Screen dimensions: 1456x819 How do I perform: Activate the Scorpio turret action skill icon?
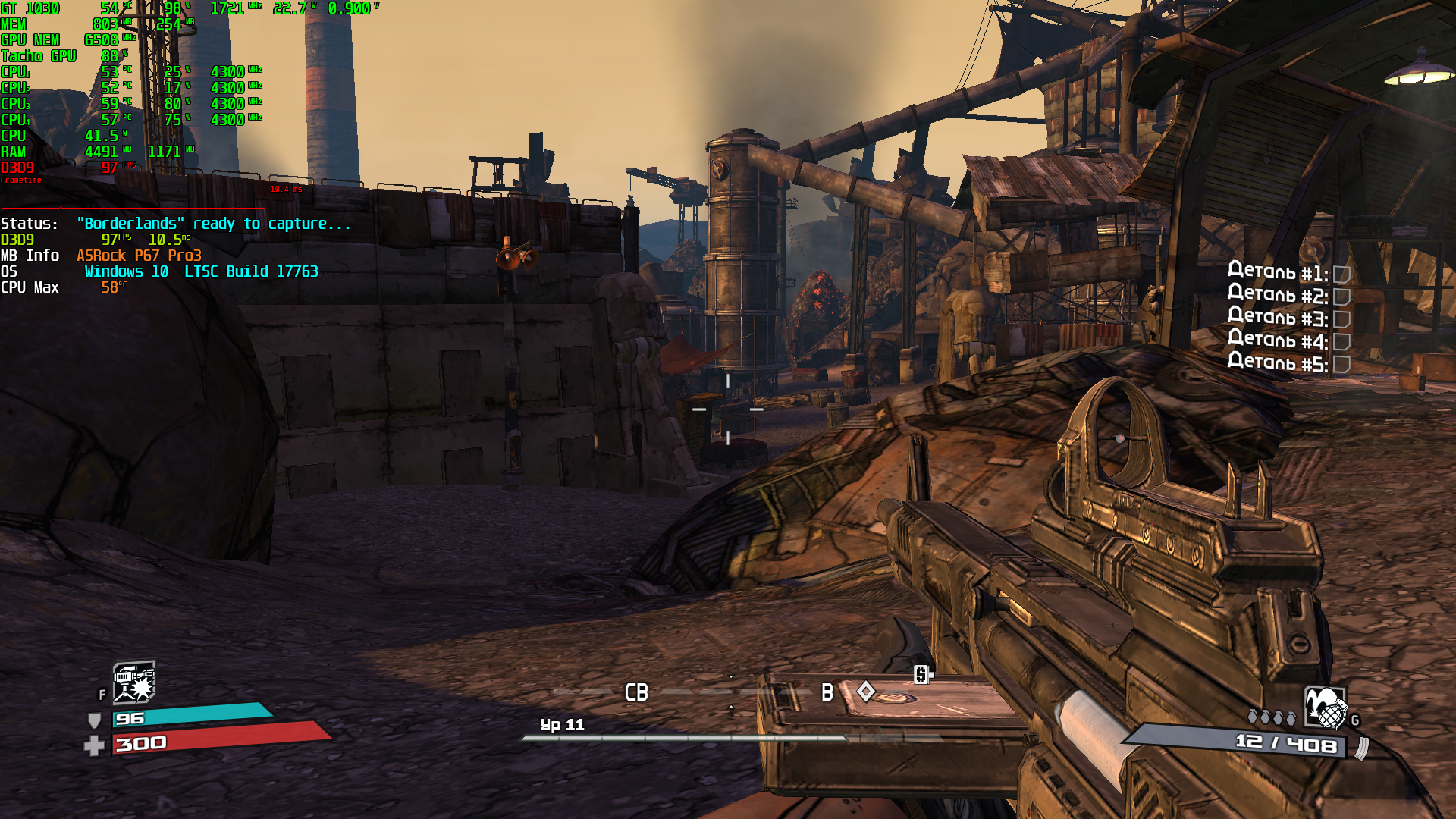click(133, 682)
